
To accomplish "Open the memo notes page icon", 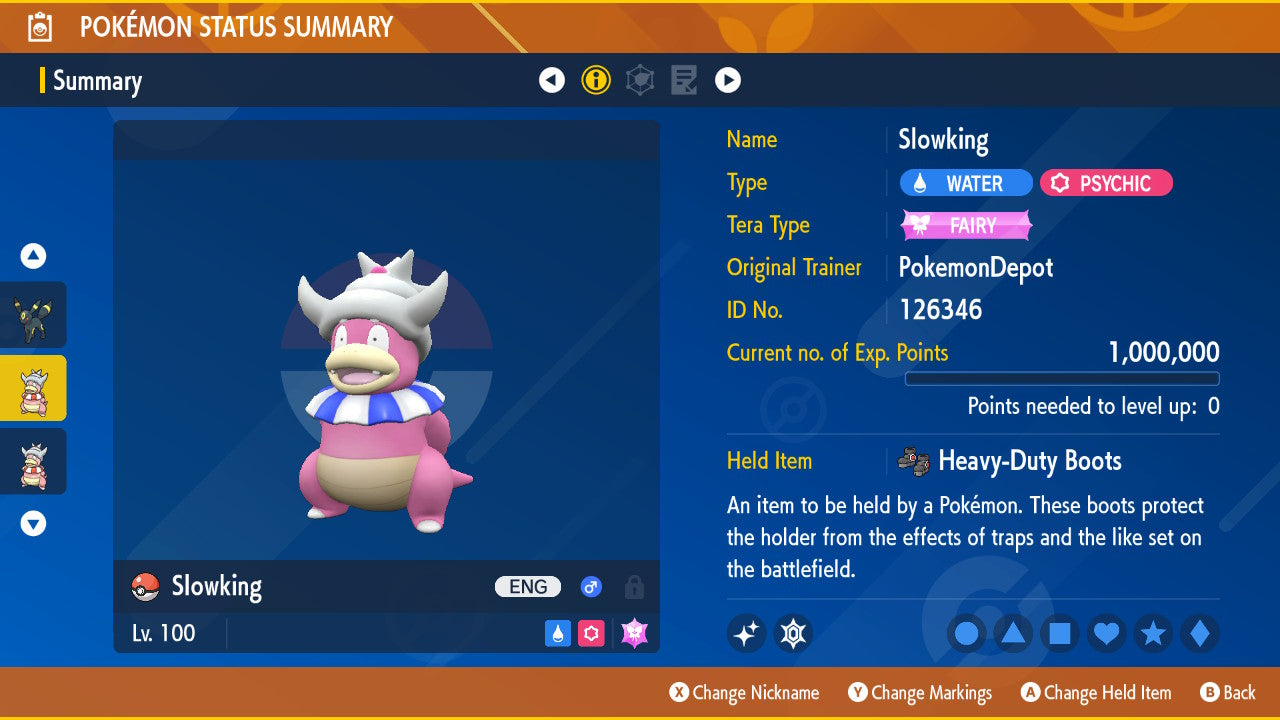I will [684, 80].
